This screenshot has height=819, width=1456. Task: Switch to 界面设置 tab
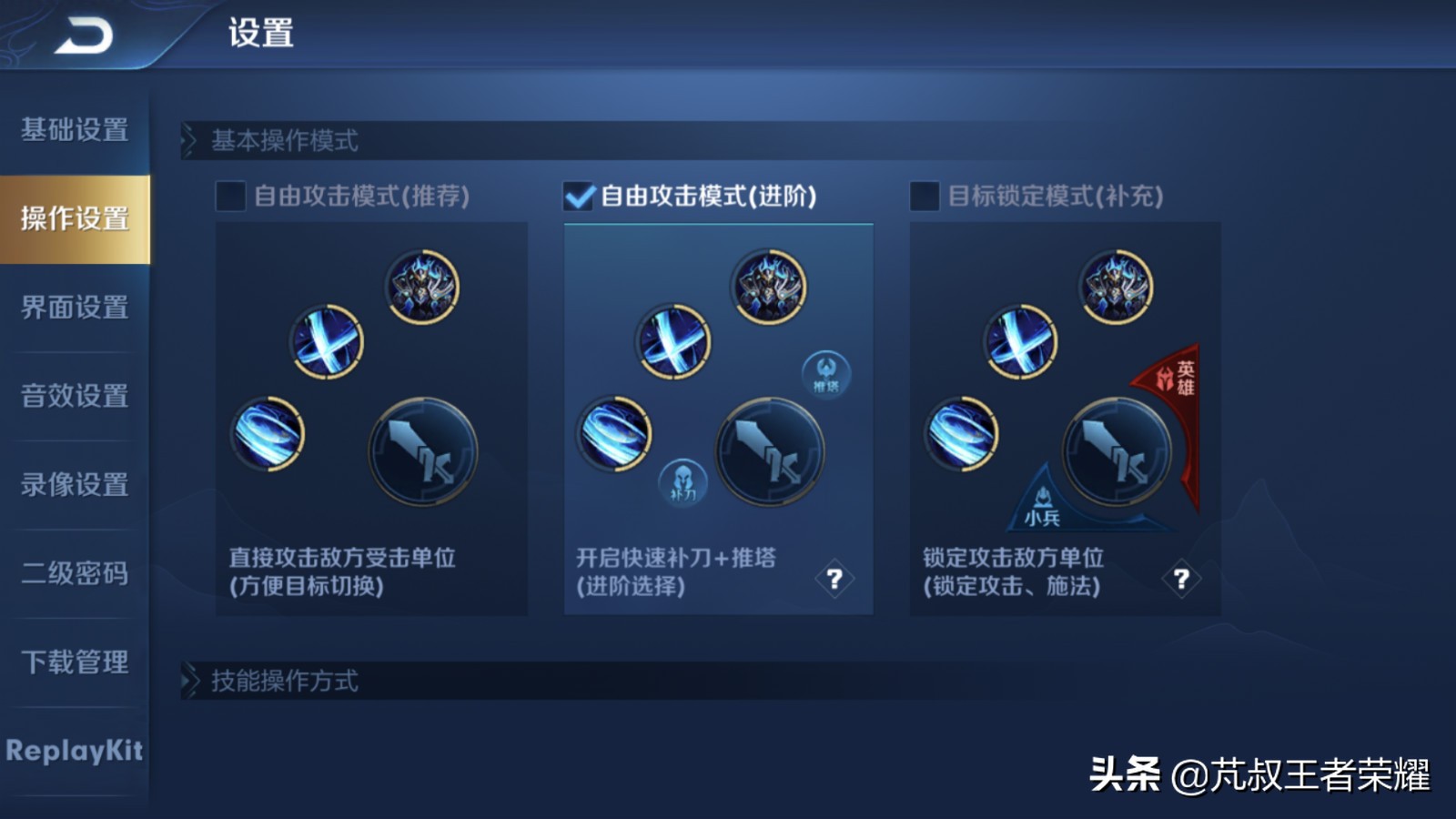pyautogui.click(x=73, y=309)
